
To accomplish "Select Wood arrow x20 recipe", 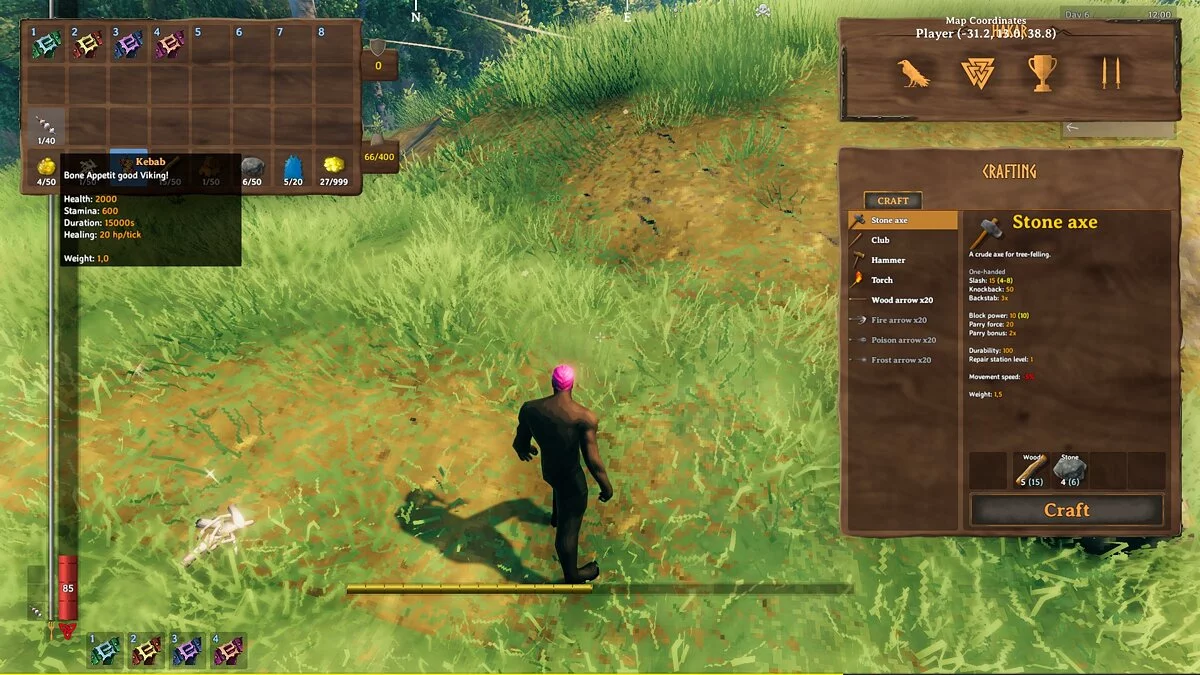I will (x=901, y=300).
